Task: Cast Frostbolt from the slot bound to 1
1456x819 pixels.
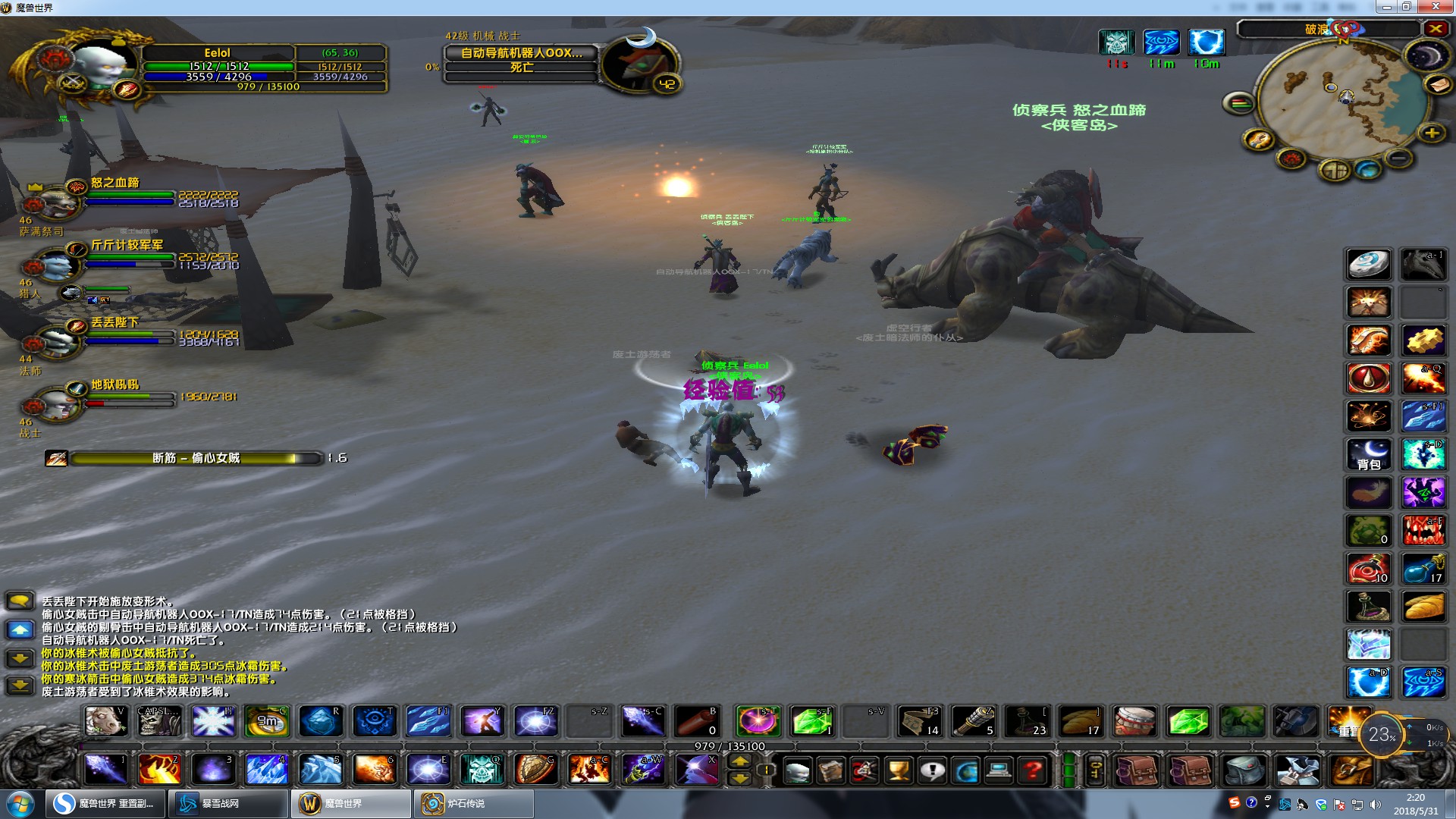Action: 105,770
